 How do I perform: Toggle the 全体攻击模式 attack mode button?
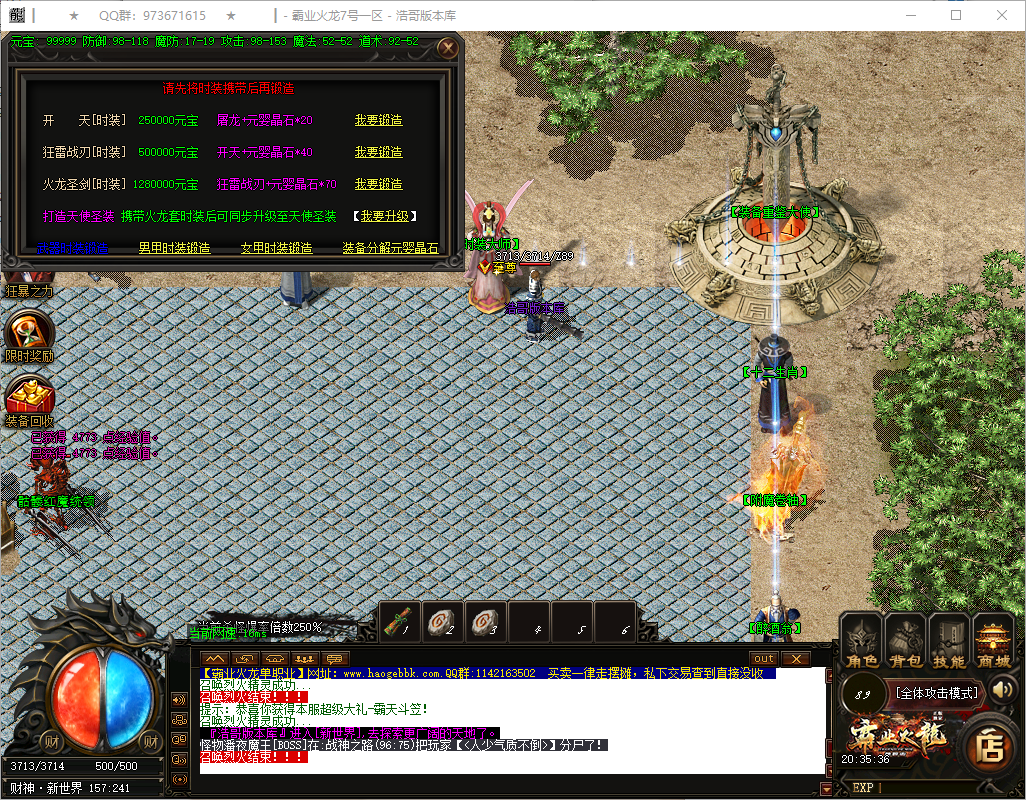(937, 692)
